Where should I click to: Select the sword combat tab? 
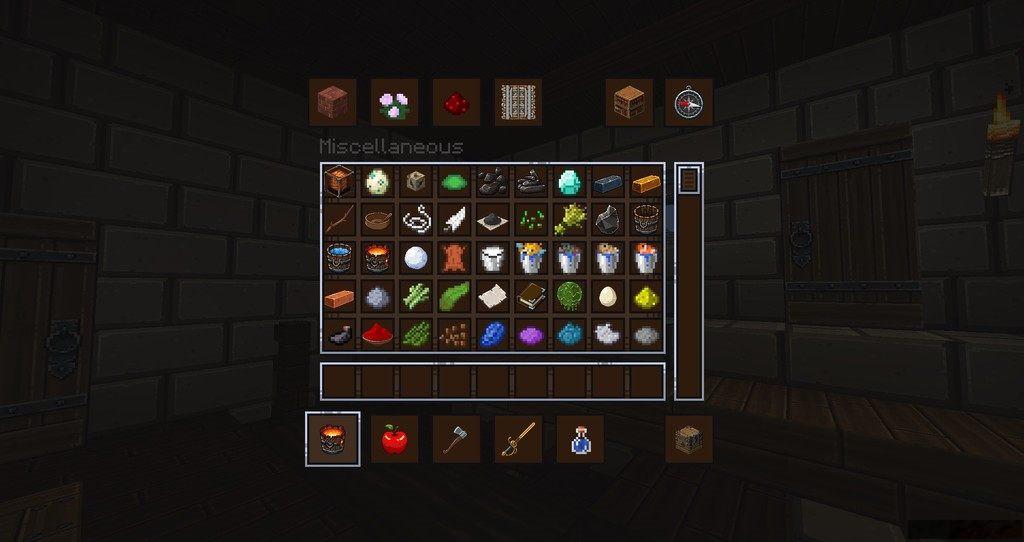(518, 438)
